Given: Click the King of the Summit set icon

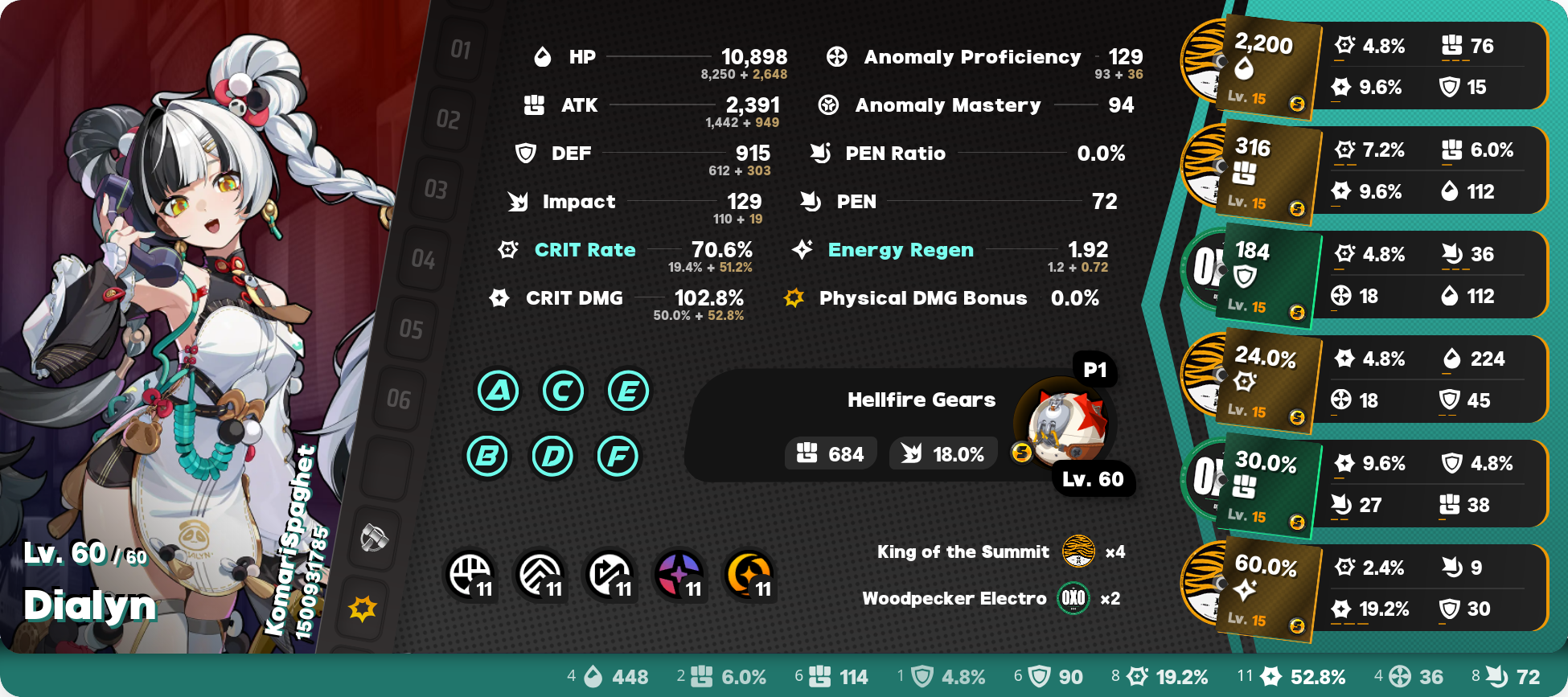Looking at the screenshot, I should pyautogui.click(x=1078, y=551).
